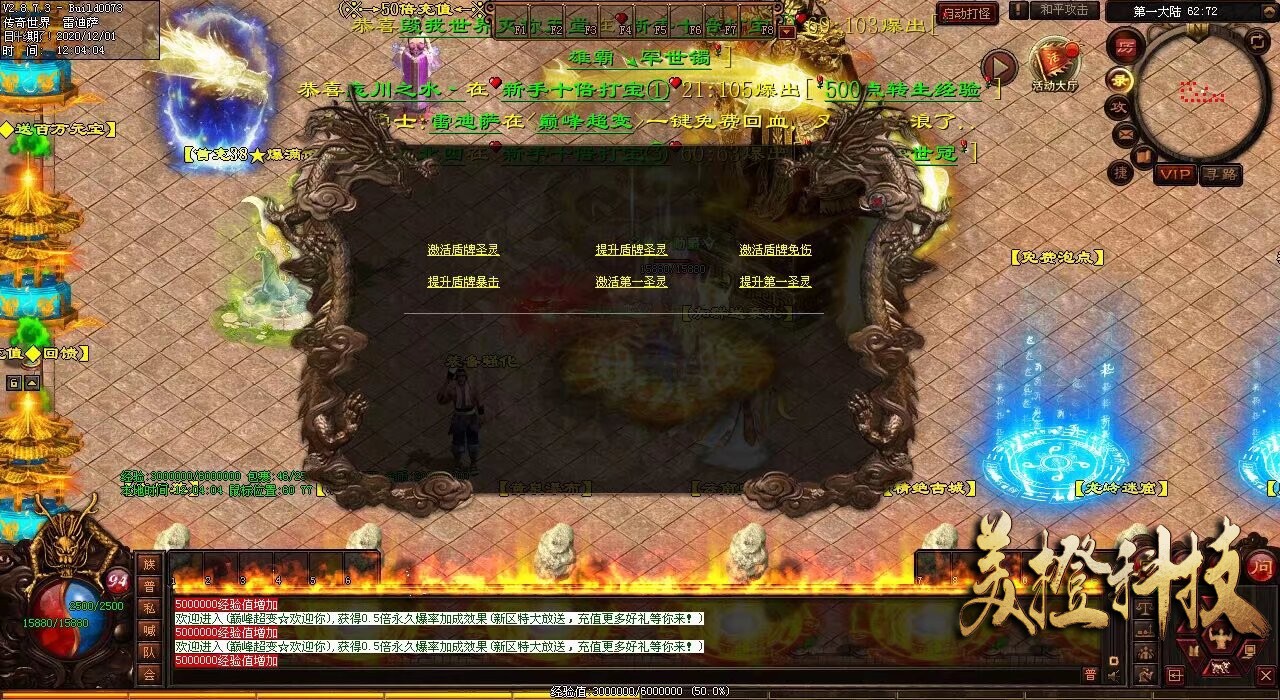Select the 激活第一圣灵 option
The height and width of the screenshot is (700, 1280).
click(x=631, y=282)
